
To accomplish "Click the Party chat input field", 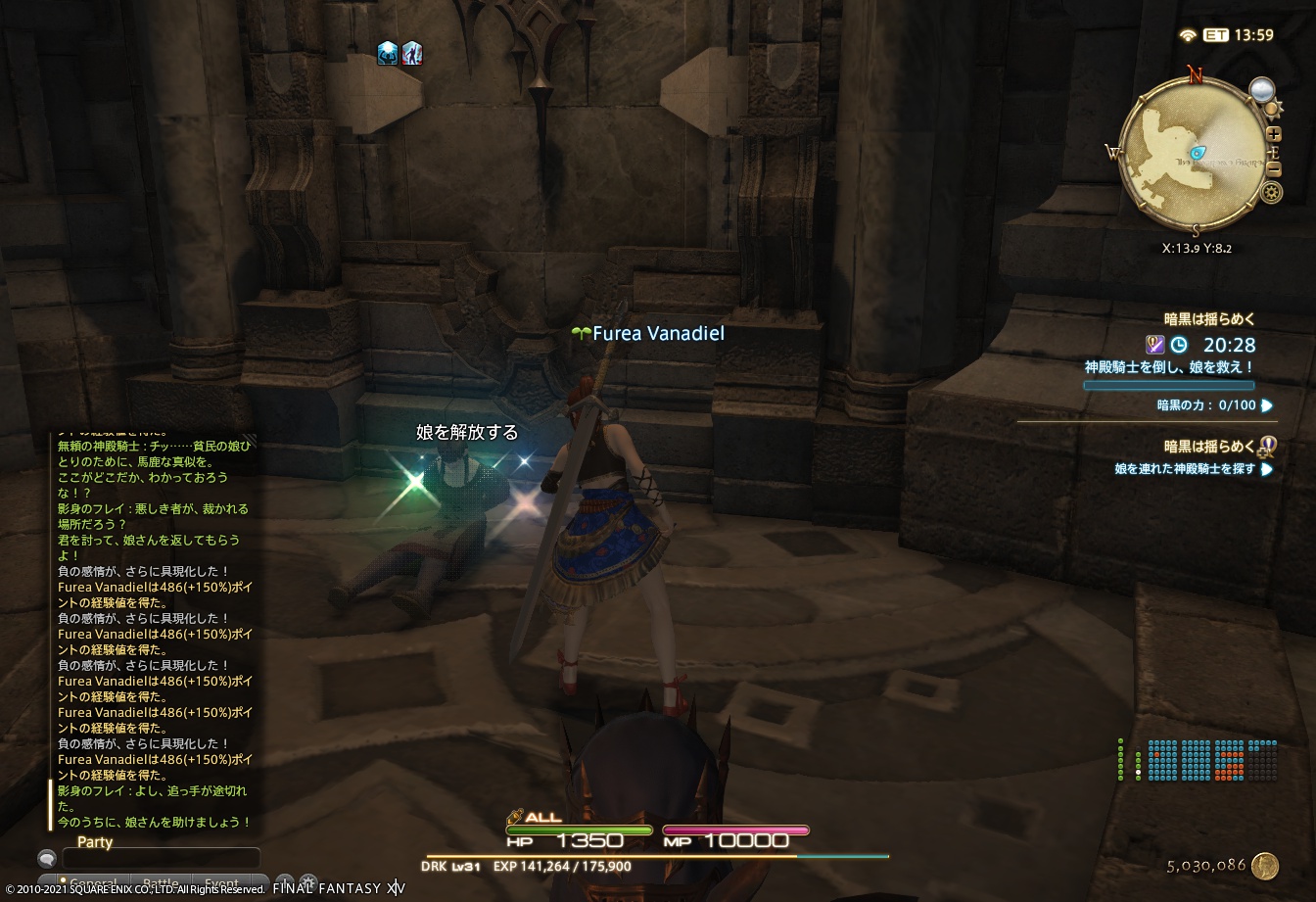I will [162, 859].
